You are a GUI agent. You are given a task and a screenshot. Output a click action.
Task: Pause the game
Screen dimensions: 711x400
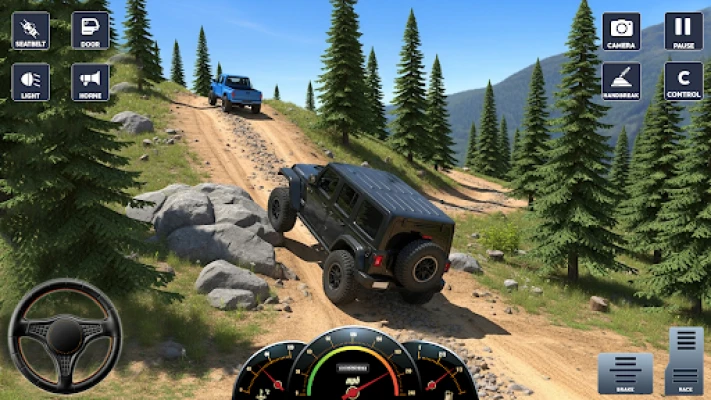(683, 30)
